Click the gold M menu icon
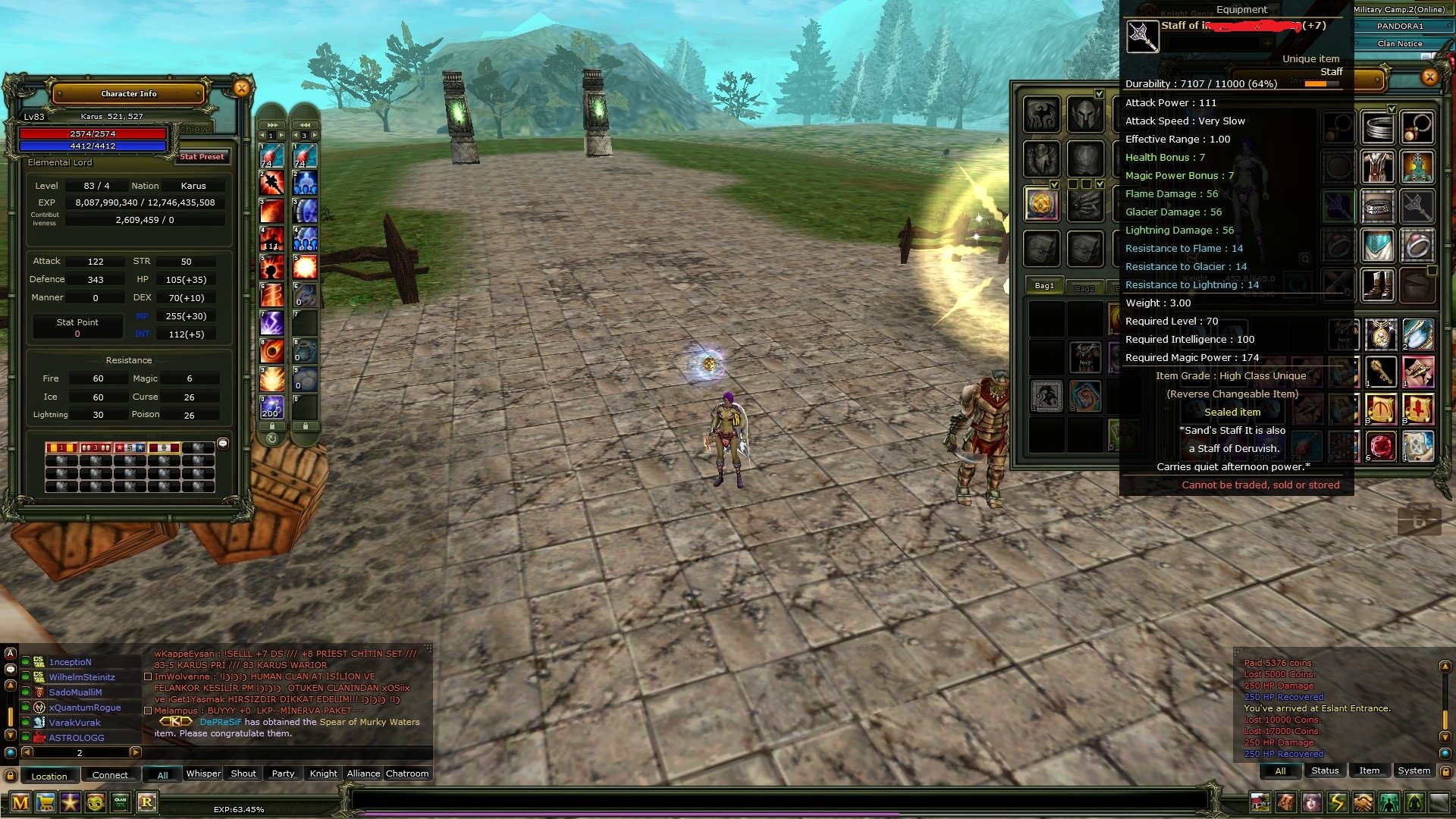 pos(20,802)
